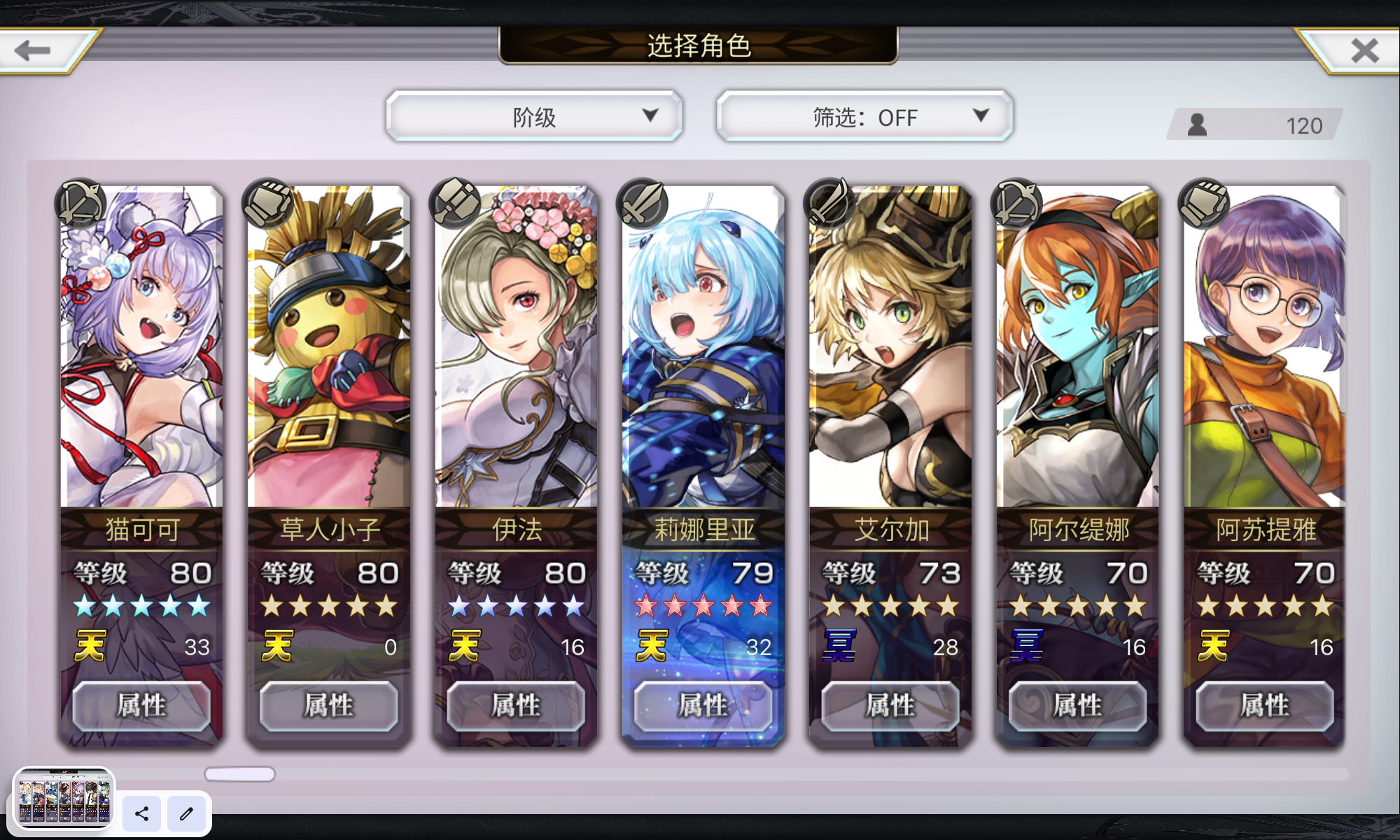View 属性 details for 猫可可
The width and height of the screenshot is (1400, 840).
coord(141,706)
